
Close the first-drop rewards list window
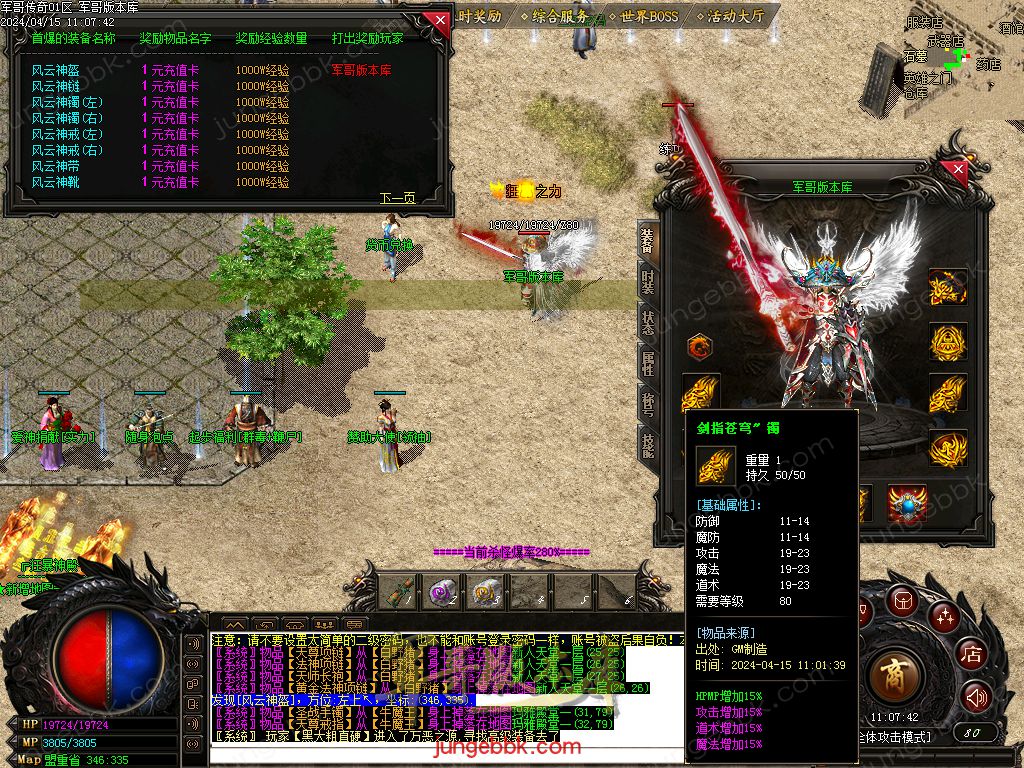437,20
